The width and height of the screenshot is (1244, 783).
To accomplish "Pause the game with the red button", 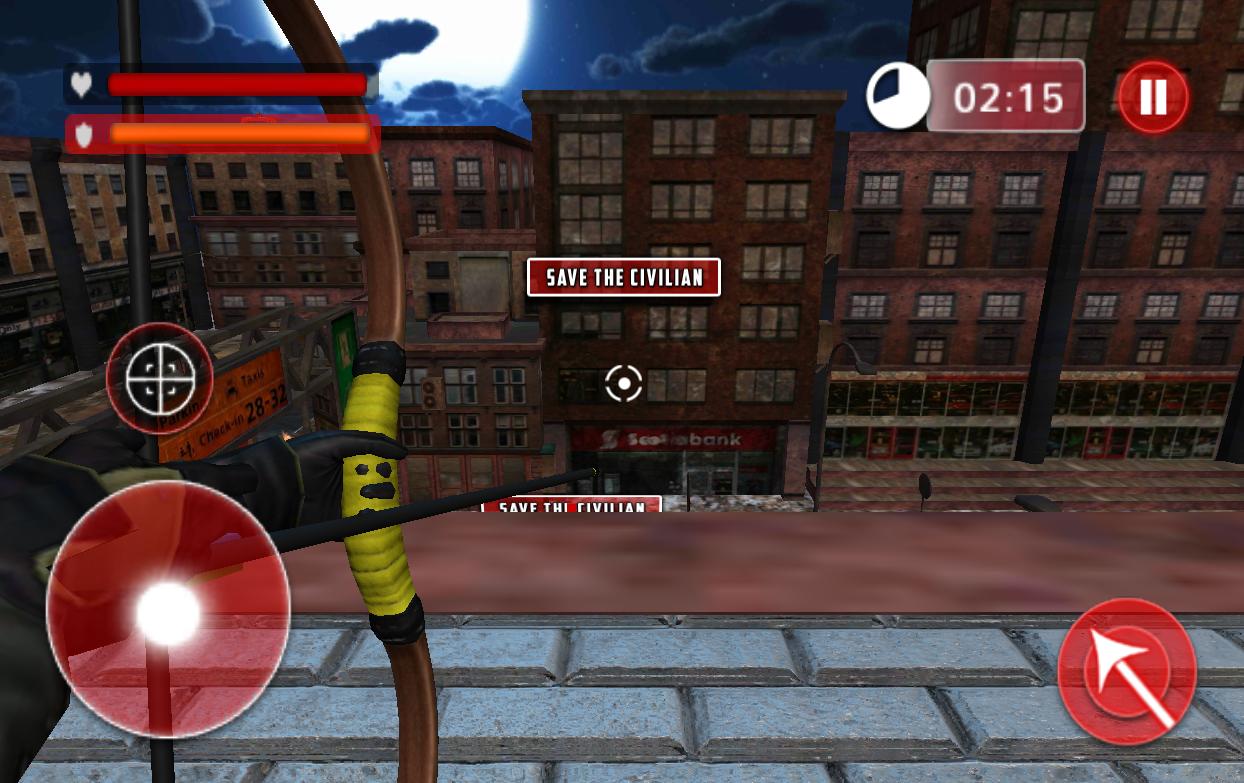I will tap(1152, 97).
